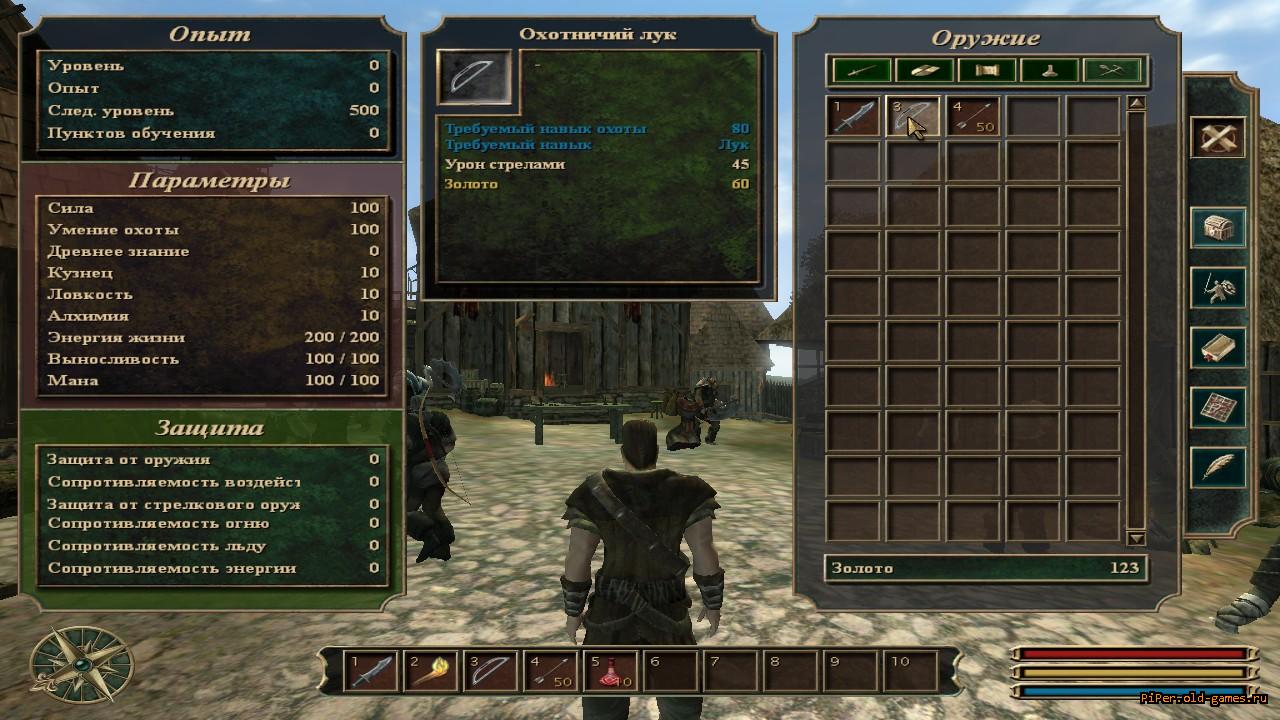The width and height of the screenshot is (1280, 720).
Task: Close the inventory with the crossed-swords X button
Action: click(1217, 138)
